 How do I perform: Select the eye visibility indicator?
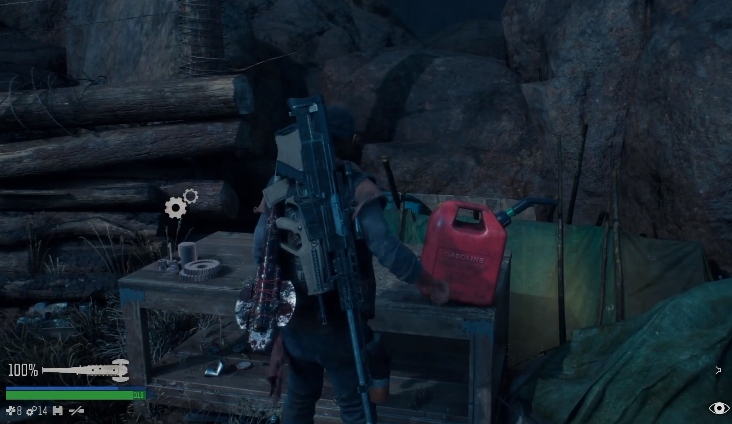pyautogui.click(x=718, y=408)
